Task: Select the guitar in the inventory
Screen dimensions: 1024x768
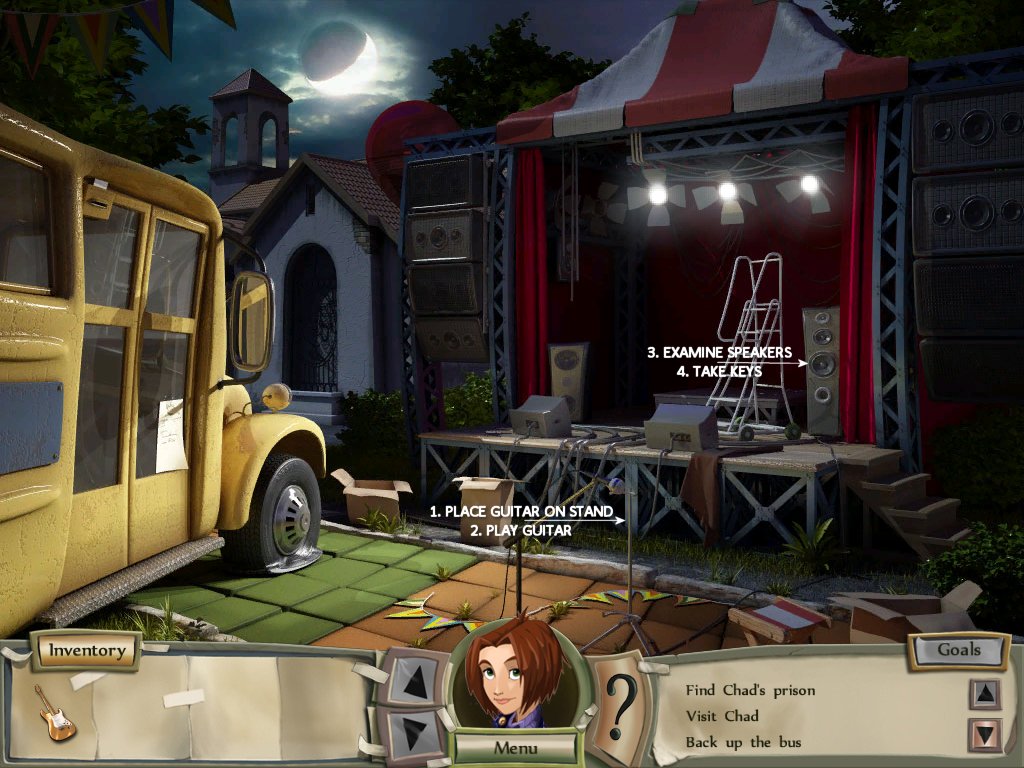Action: 55,712
